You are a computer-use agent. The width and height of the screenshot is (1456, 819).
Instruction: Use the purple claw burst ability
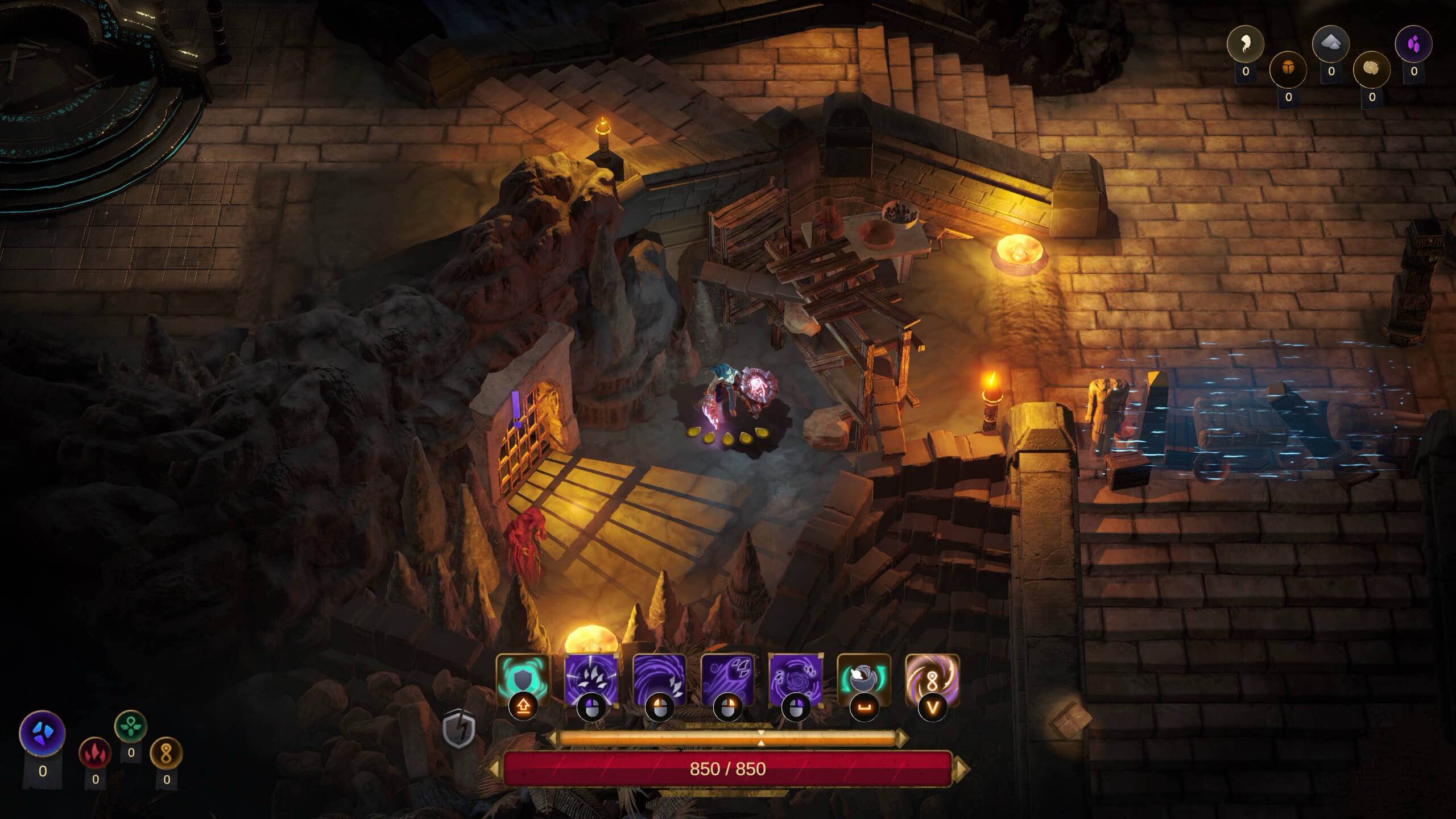tap(591, 680)
